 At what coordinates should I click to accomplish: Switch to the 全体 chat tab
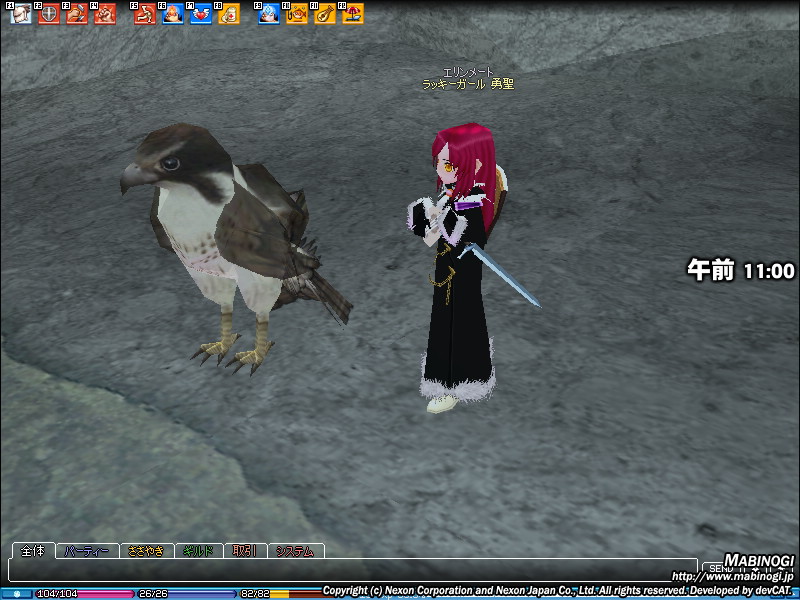tap(33, 551)
